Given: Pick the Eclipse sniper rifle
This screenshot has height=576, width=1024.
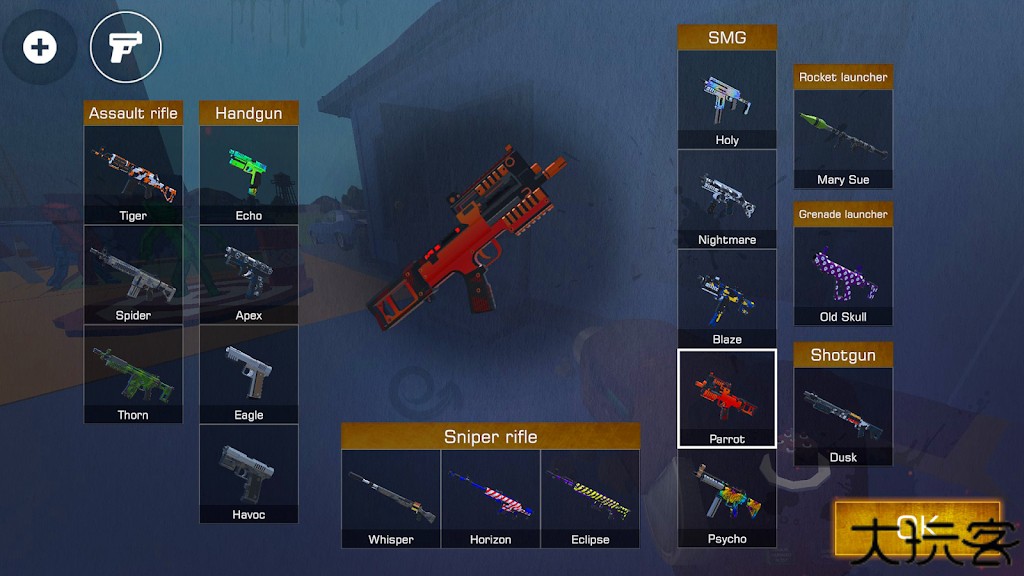Looking at the screenshot, I should [590, 498].
